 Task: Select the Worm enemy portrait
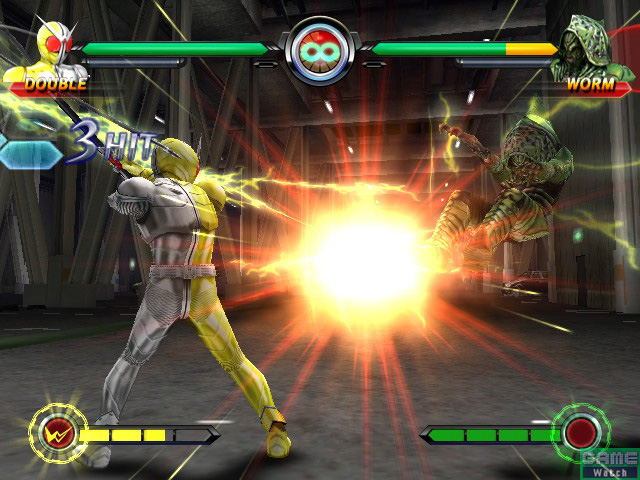point(588,45)
